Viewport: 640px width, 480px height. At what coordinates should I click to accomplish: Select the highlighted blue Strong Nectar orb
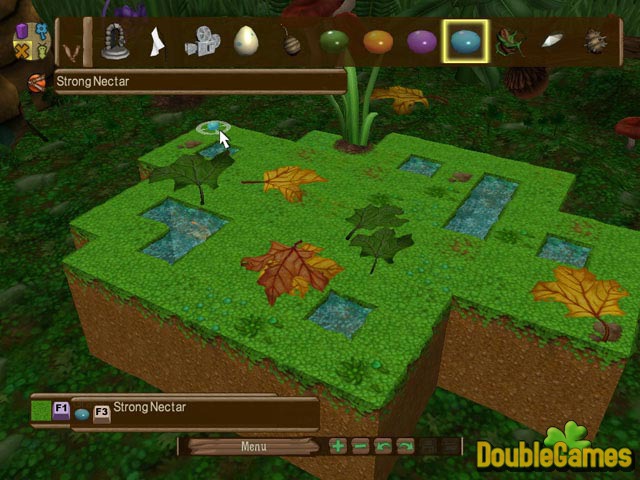point(465,42)
